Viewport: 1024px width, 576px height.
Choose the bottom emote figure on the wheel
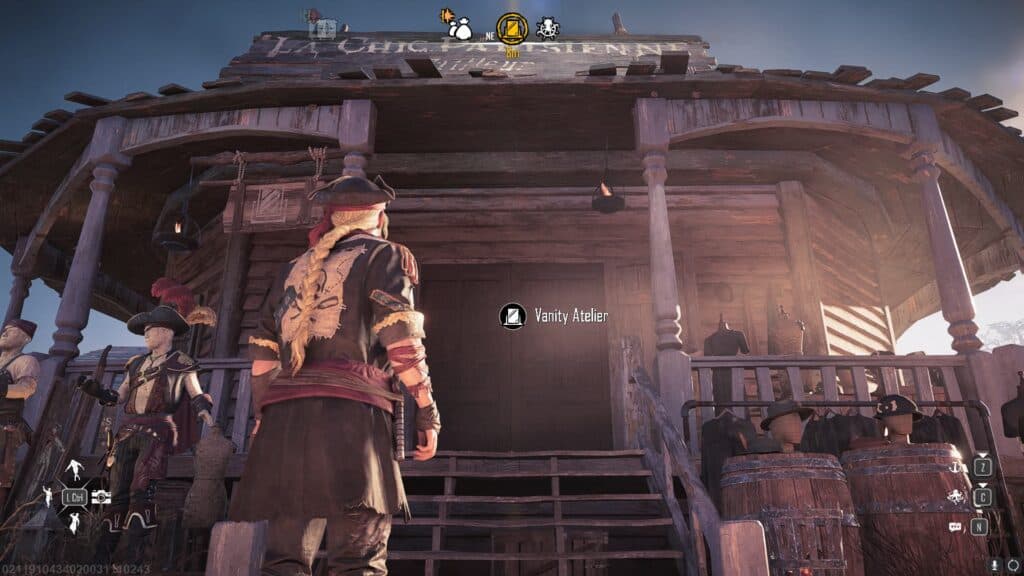coord(75,522)
